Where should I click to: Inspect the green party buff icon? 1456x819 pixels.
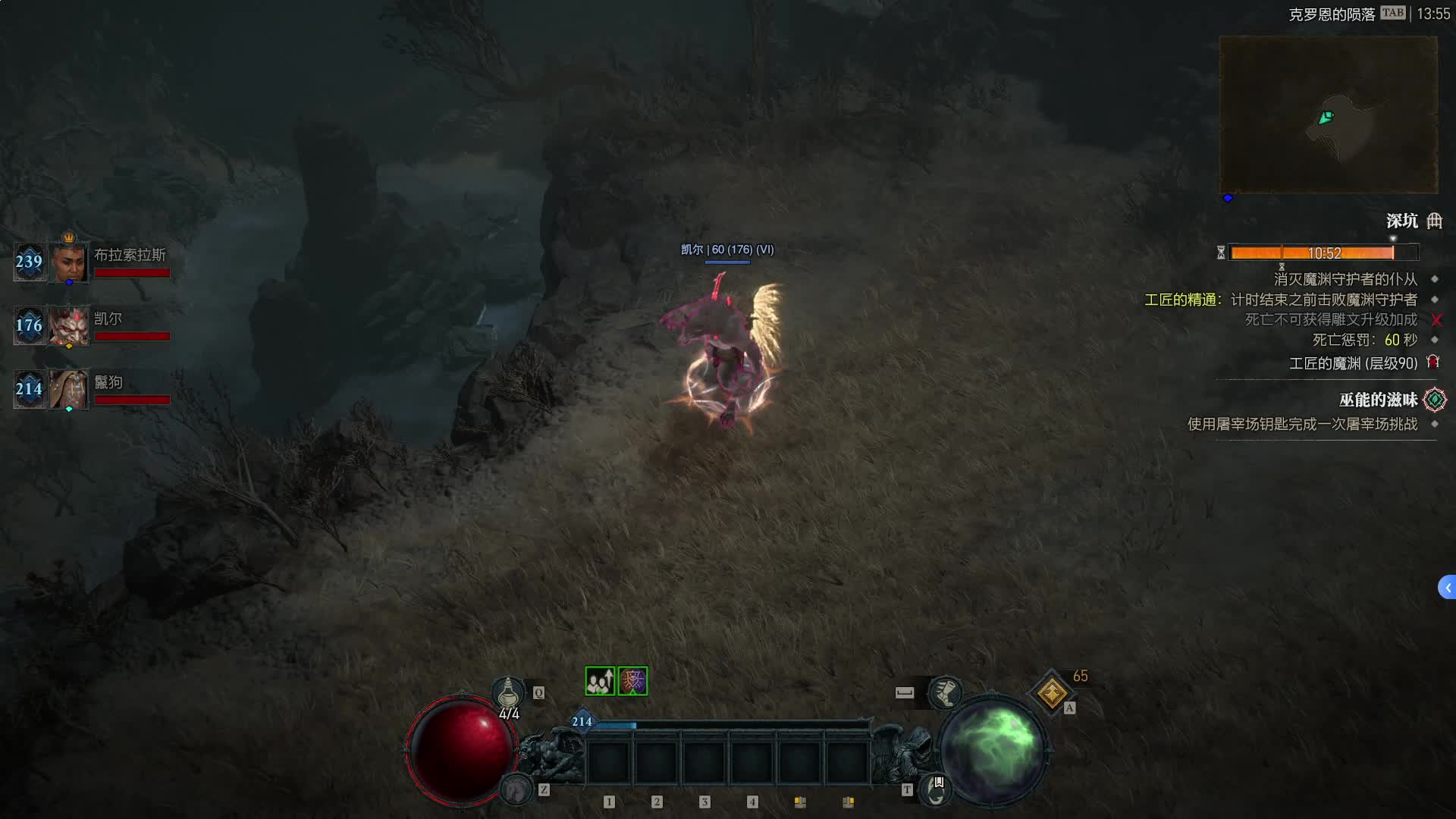599,681
